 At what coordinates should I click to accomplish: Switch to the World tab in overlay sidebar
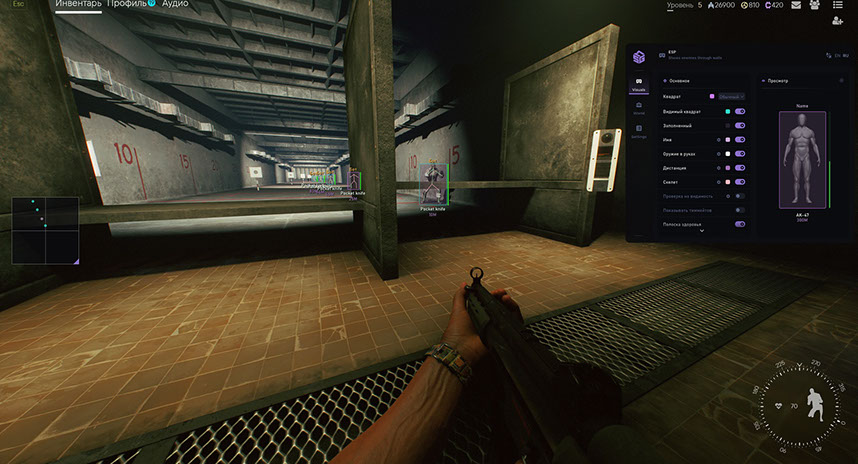(x=638, y=108)
